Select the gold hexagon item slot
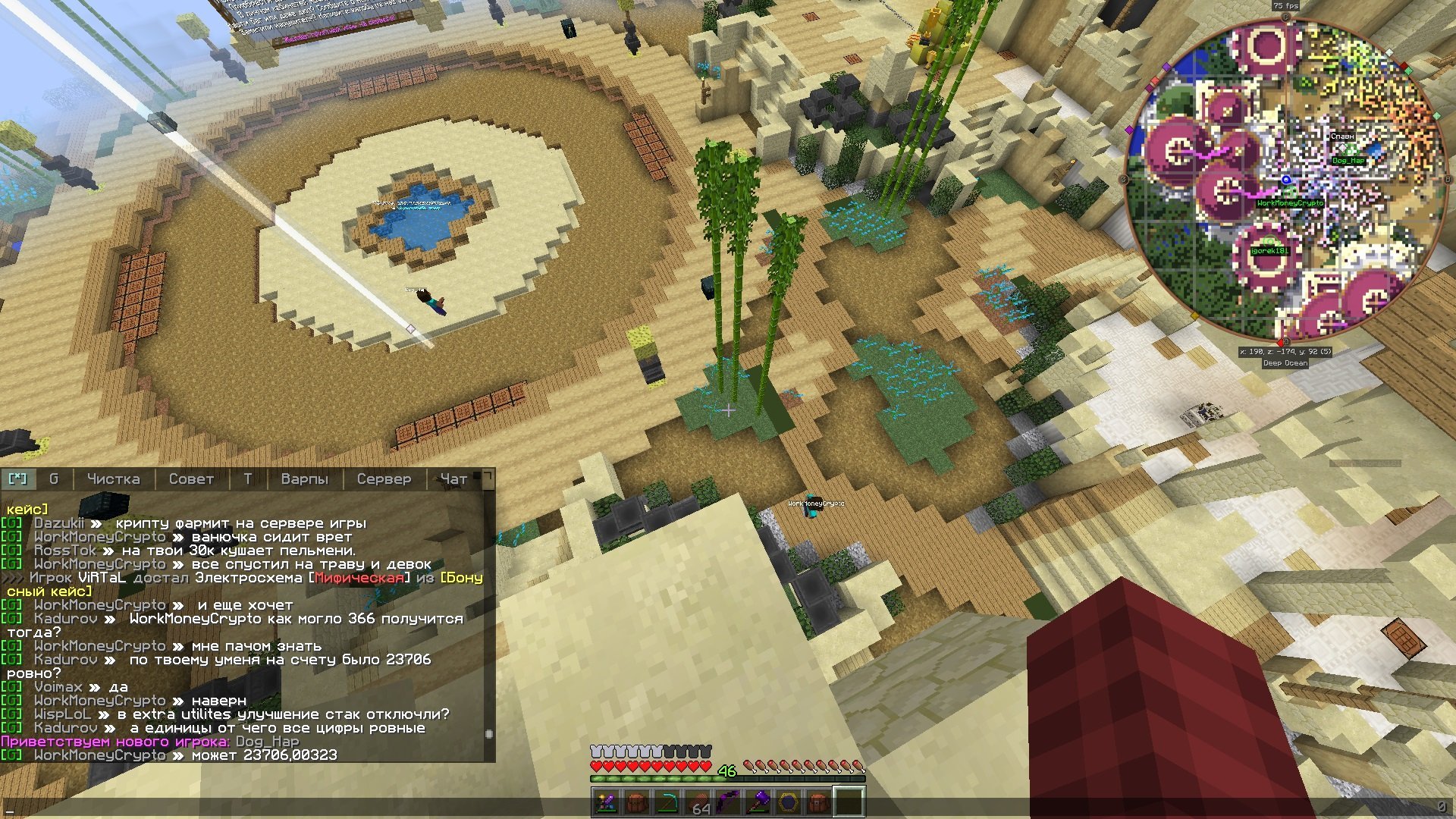This screenshot has height=819, width=1456. click(788, 802)
